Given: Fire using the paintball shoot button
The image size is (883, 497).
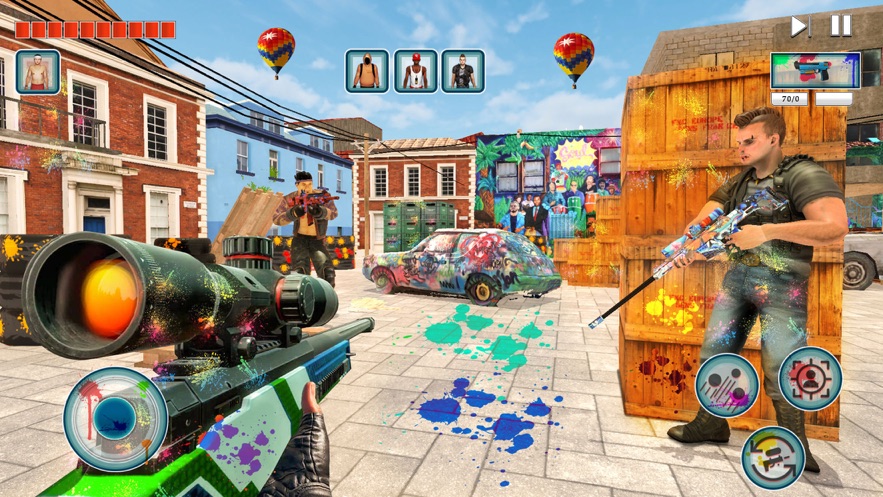Looking at the screenshot, I should (x=727, y=387).
